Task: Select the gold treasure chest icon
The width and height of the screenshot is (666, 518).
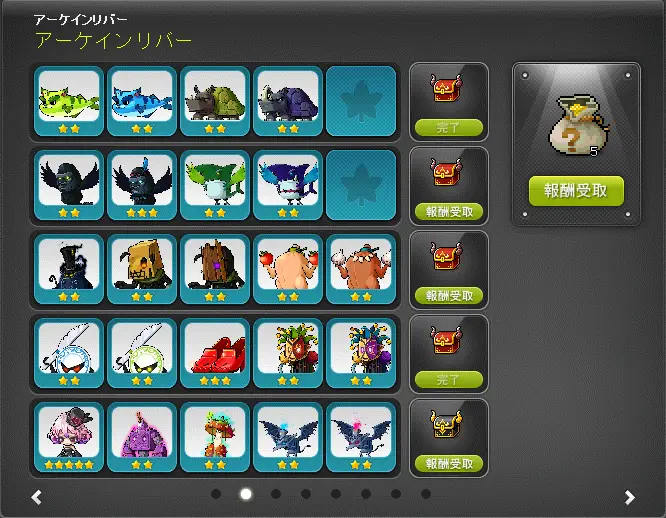Action: coord(447,426)
